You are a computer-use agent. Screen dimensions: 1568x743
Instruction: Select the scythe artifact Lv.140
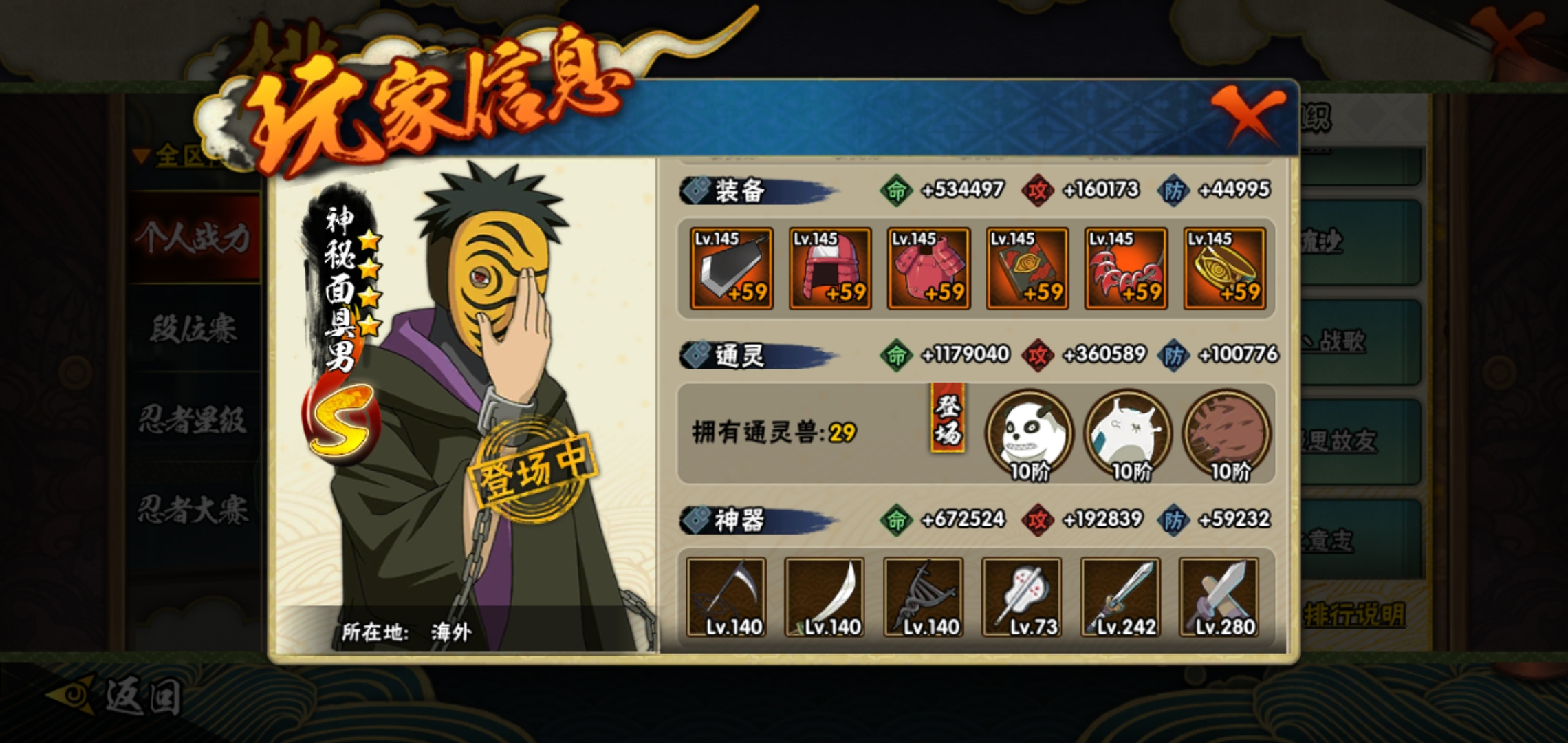pos(726,597)
